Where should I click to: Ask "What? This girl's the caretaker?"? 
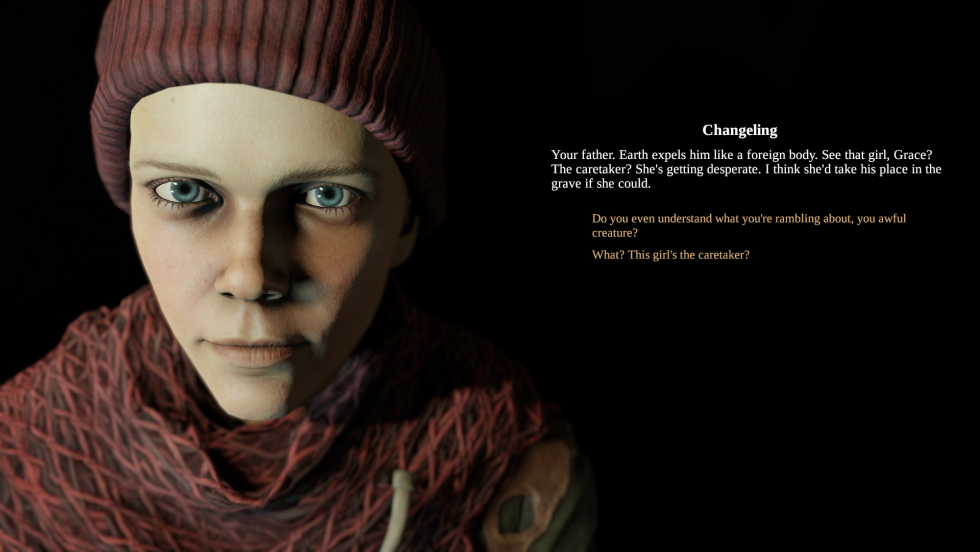coord(671,255)
